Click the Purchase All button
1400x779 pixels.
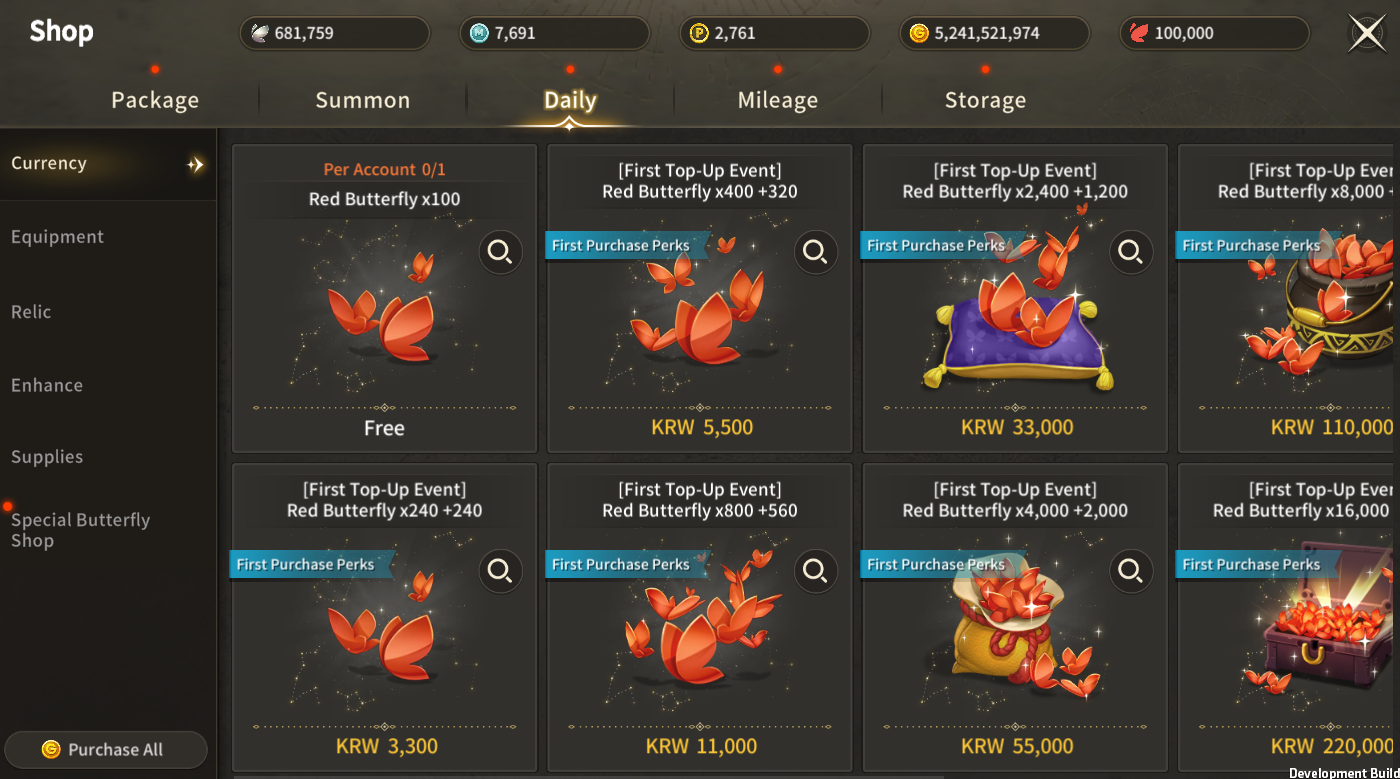105,750
